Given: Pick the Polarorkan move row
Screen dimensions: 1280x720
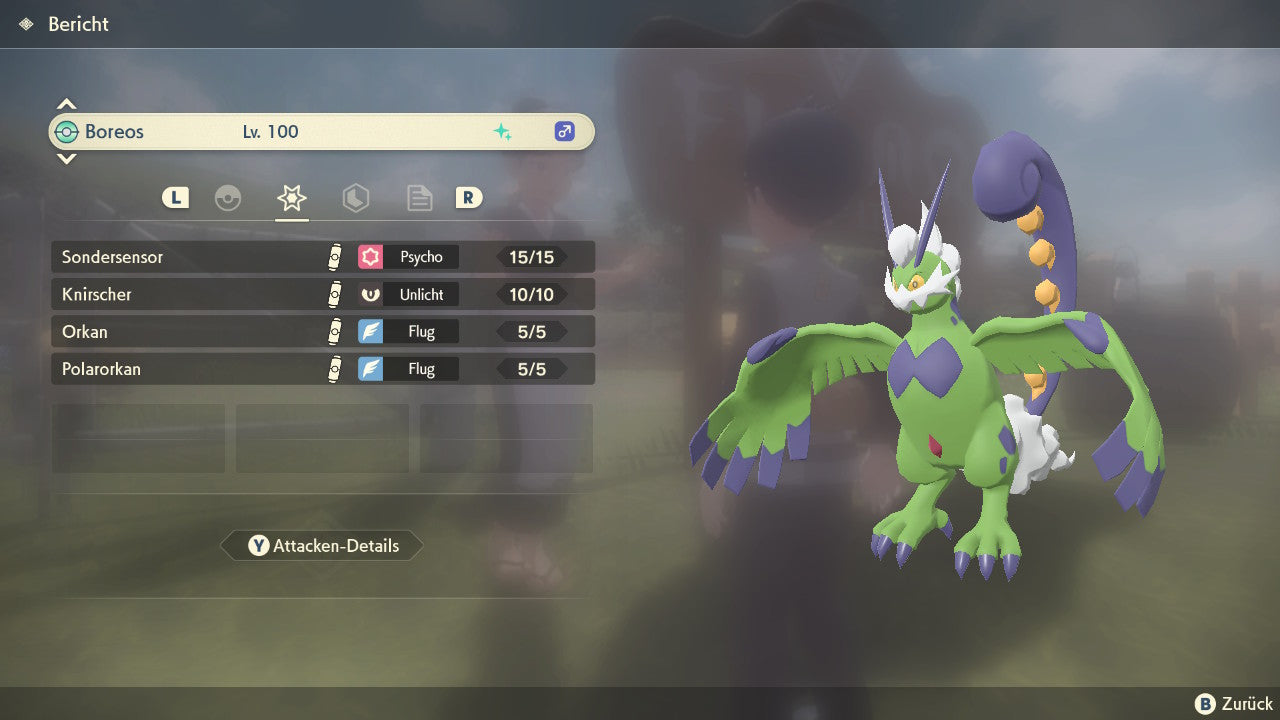Looking at the screenshot, I should (322, 369).
